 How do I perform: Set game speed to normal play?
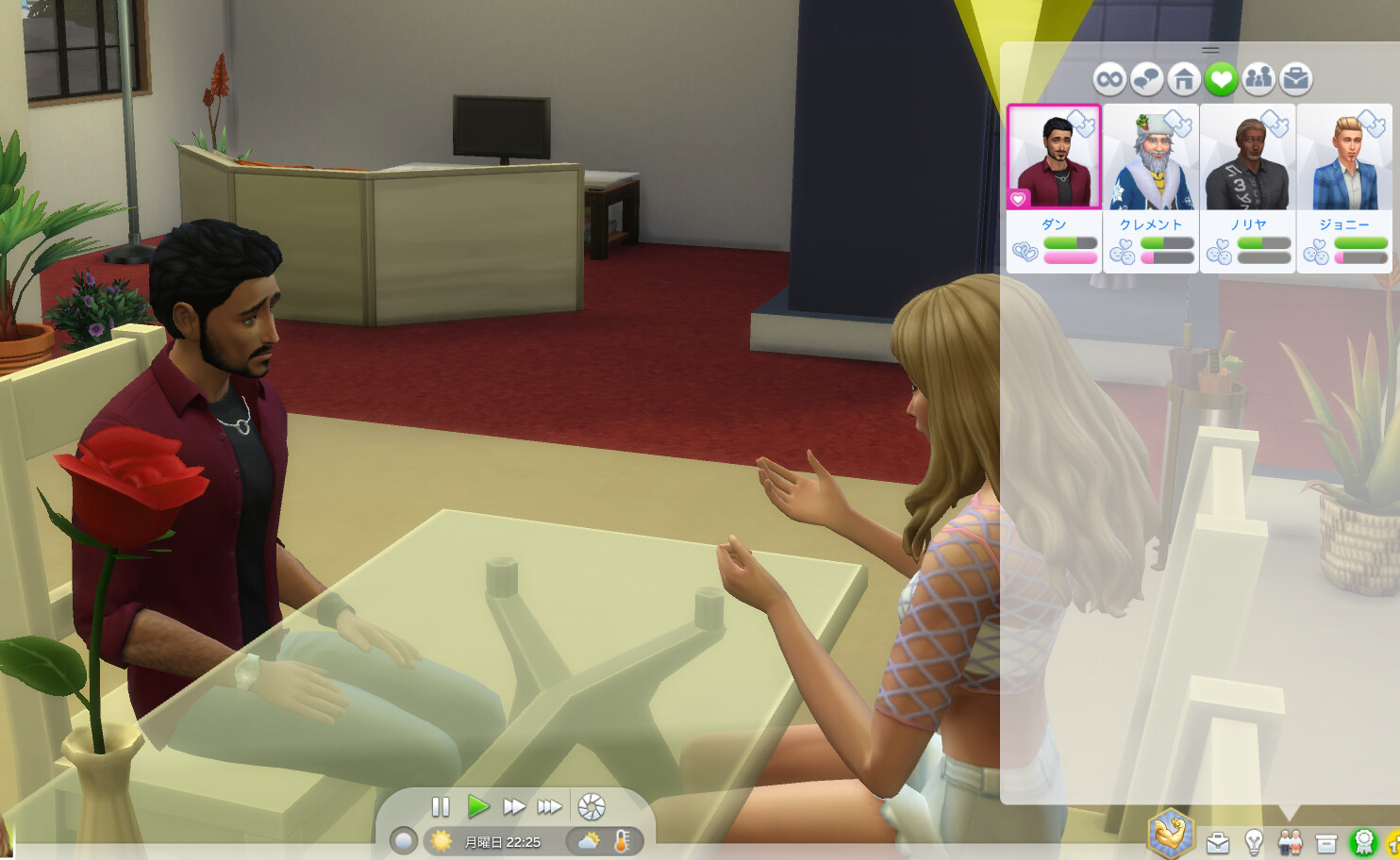pyautogui.click(x=478, y=807)
